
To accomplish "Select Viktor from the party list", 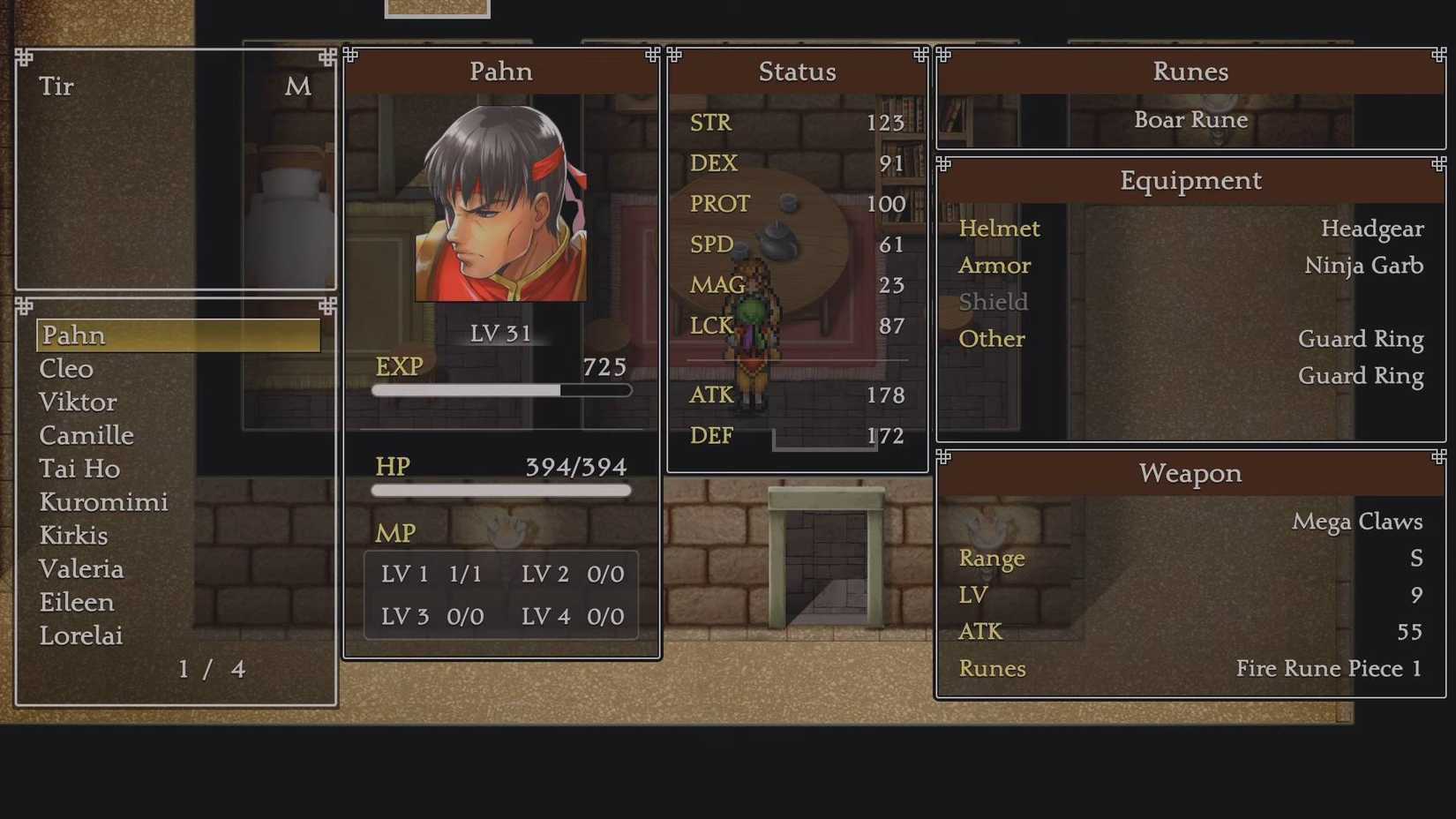I will (x=78, y=402).
